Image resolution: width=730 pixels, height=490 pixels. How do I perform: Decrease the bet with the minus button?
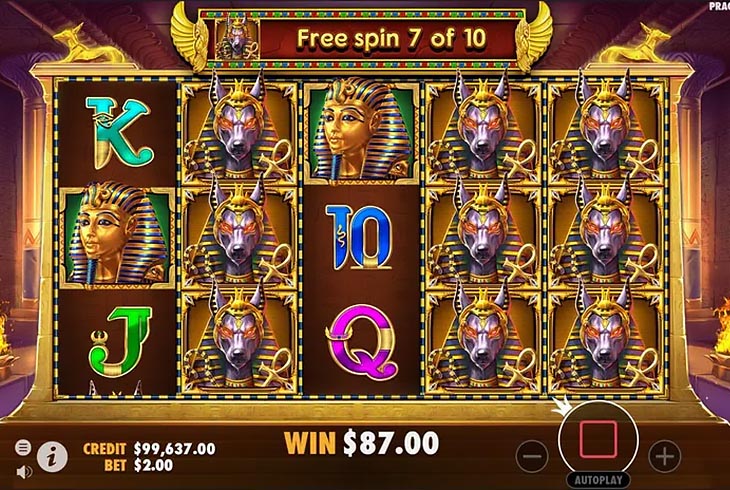pos(532,456)
